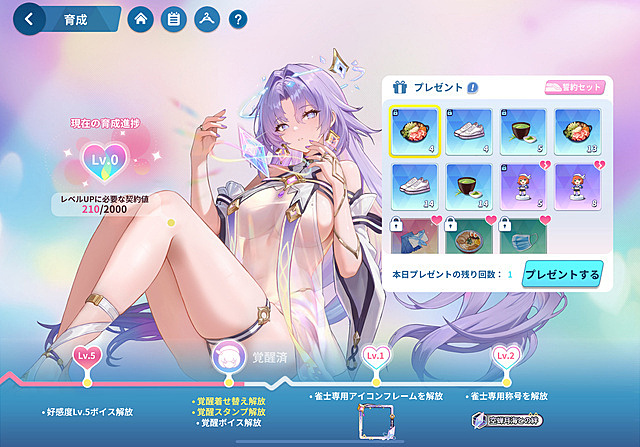Give the present with プレゼントする button
Screen dimensions: 640x447
561,273
